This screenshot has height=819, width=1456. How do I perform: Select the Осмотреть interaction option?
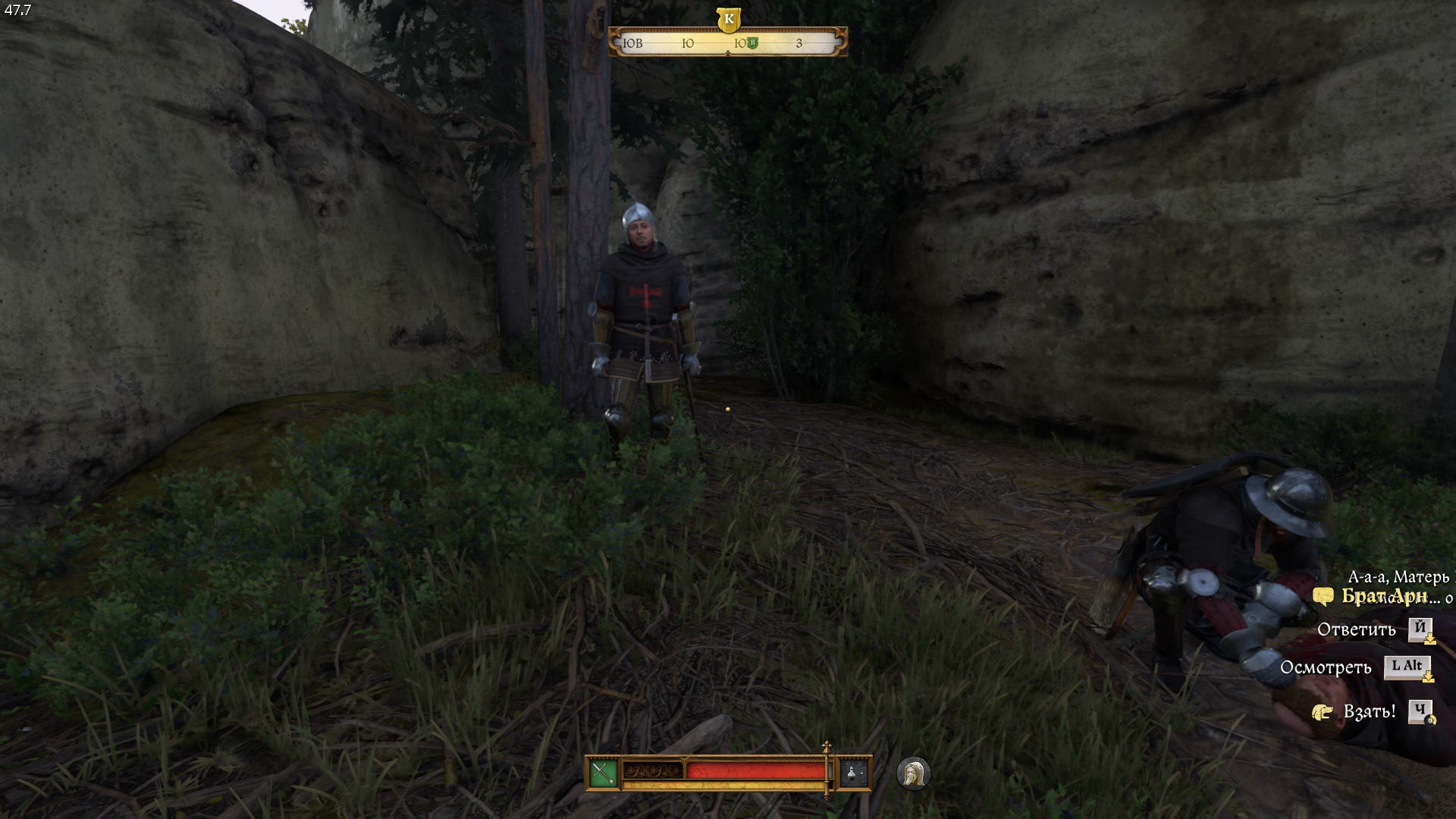click(1326, 667)
